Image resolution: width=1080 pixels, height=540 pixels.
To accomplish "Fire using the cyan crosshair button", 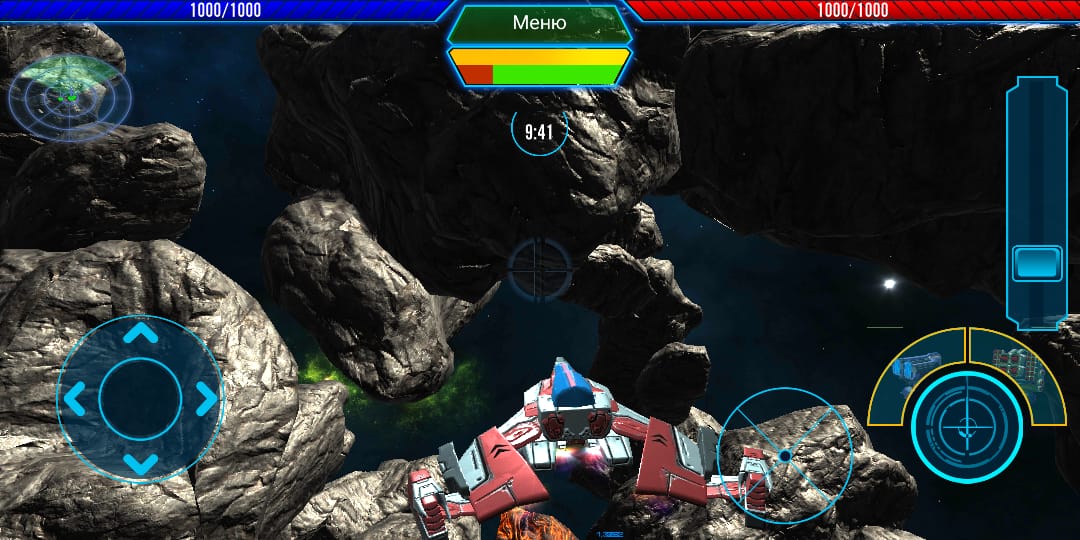I will (966, 425).
